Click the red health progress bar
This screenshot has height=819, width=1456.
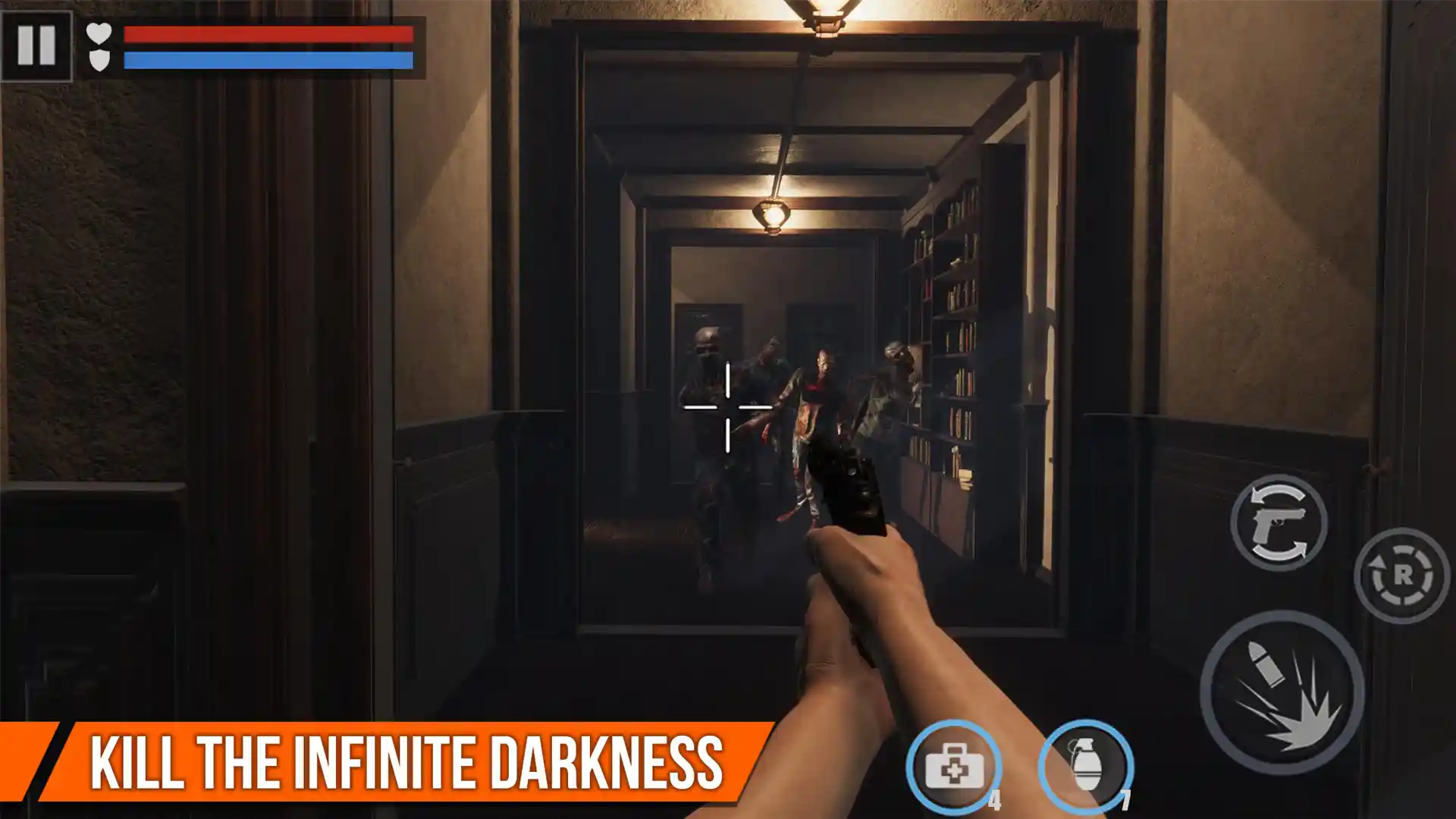(269, 33)
